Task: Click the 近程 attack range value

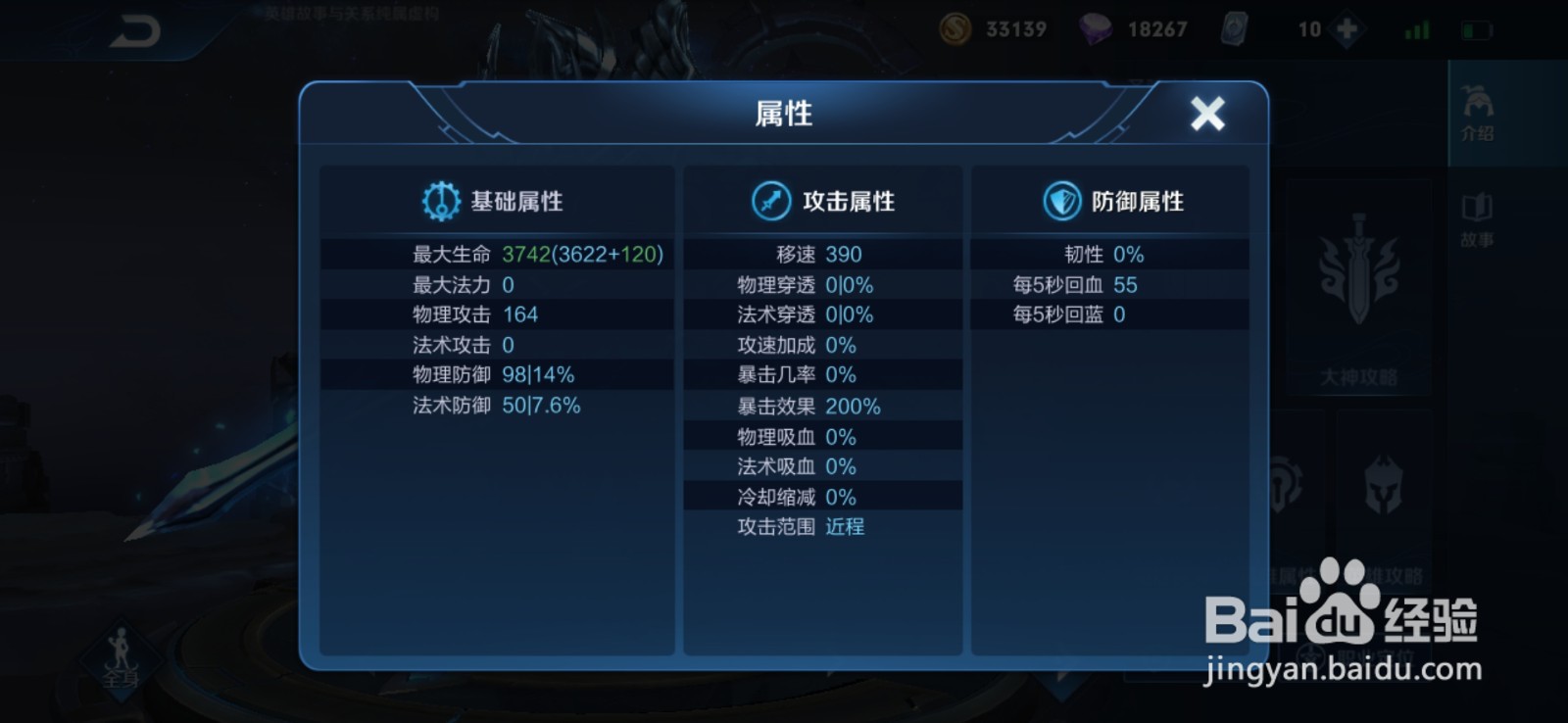Action: (x=845, y=527)
